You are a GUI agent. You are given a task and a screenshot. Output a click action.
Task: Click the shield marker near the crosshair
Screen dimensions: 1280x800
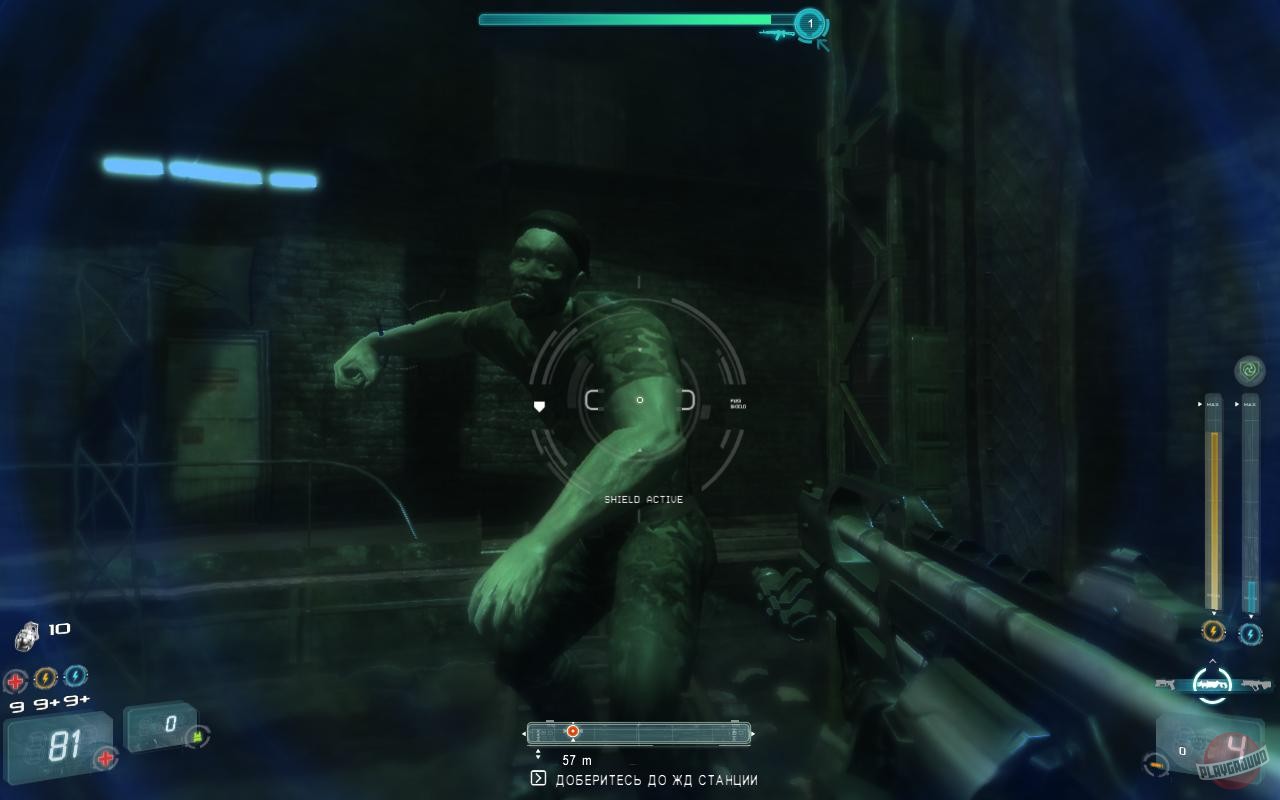click(540, 407)
